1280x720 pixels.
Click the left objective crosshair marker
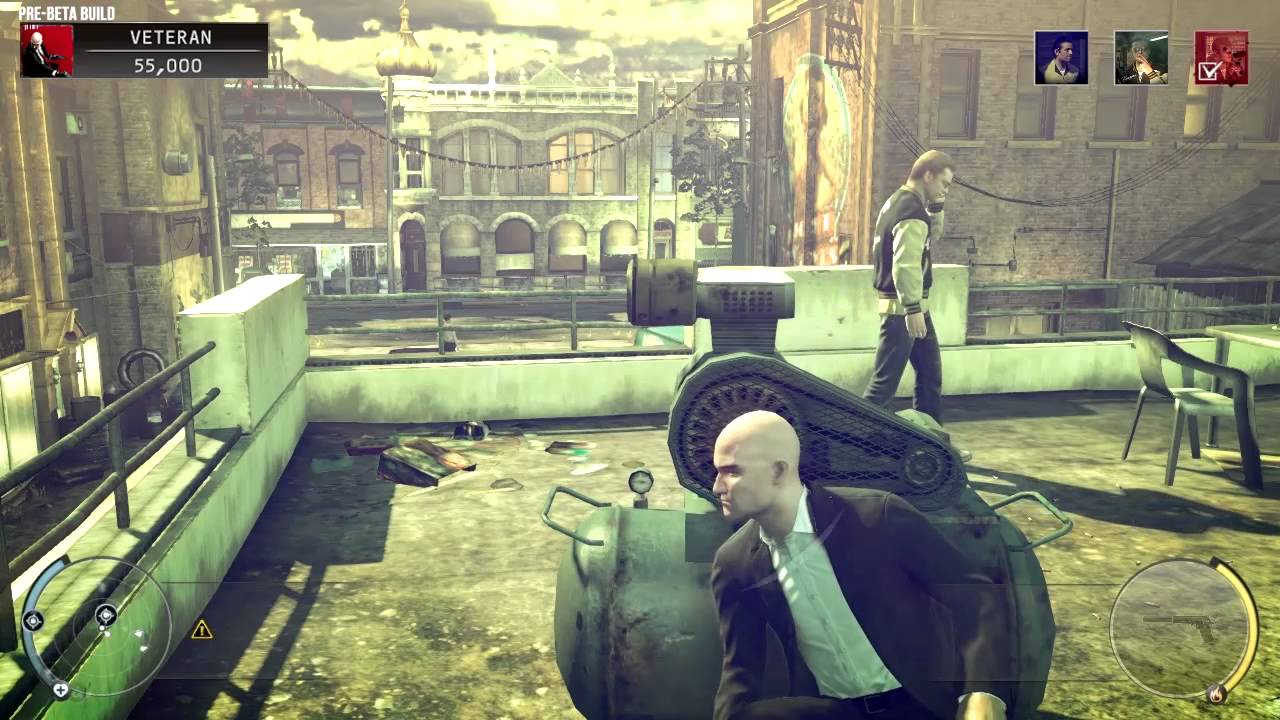[33, 620]
